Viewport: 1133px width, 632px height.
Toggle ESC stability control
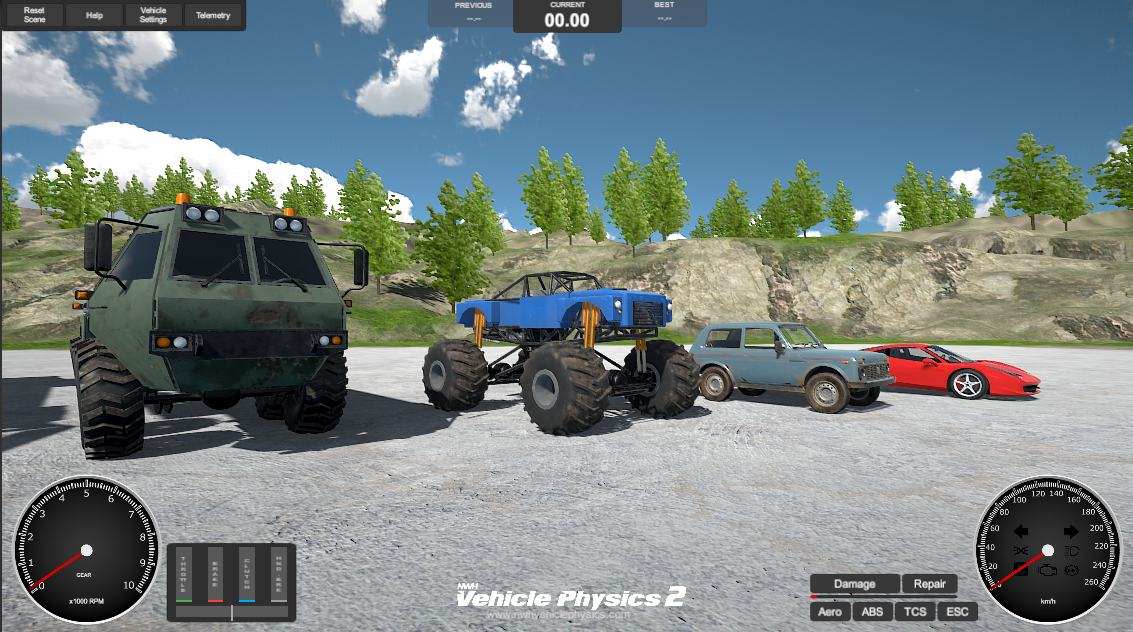957,611
